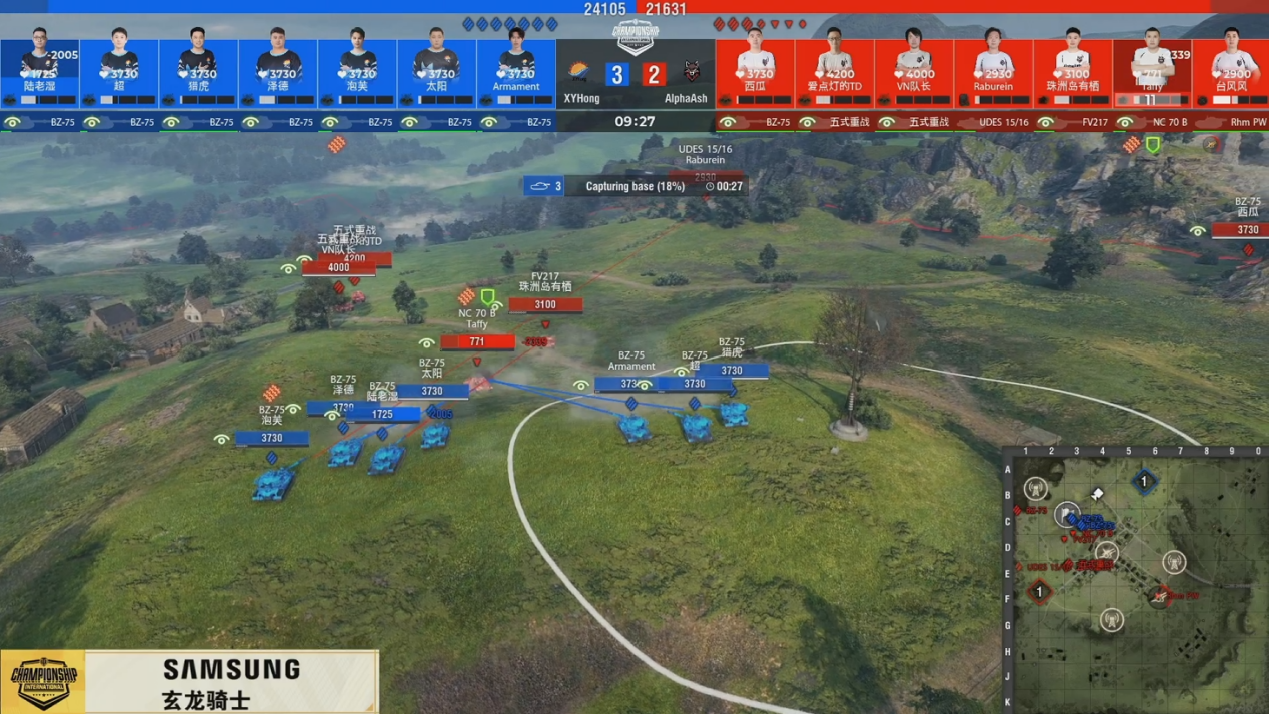Open the minimap

(x=1136, y=582)
